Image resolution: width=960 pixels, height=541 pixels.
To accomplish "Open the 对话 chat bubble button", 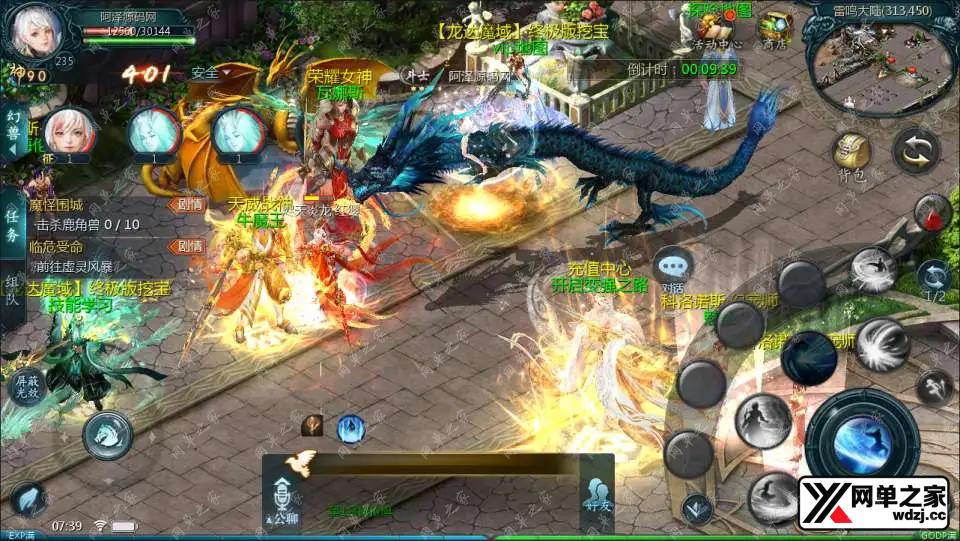I will (672, 267).
